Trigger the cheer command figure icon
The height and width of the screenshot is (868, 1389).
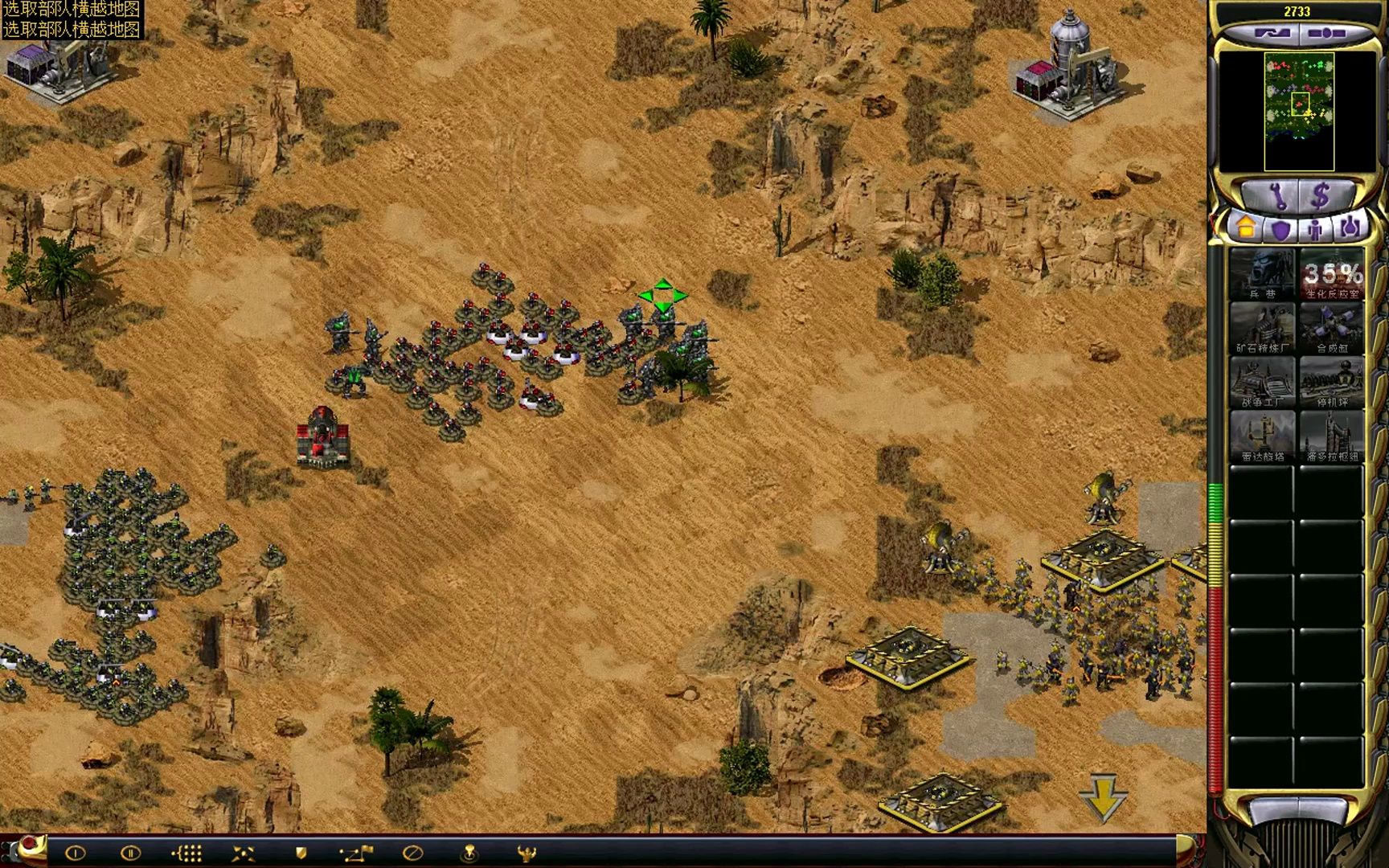click(527, 853)
